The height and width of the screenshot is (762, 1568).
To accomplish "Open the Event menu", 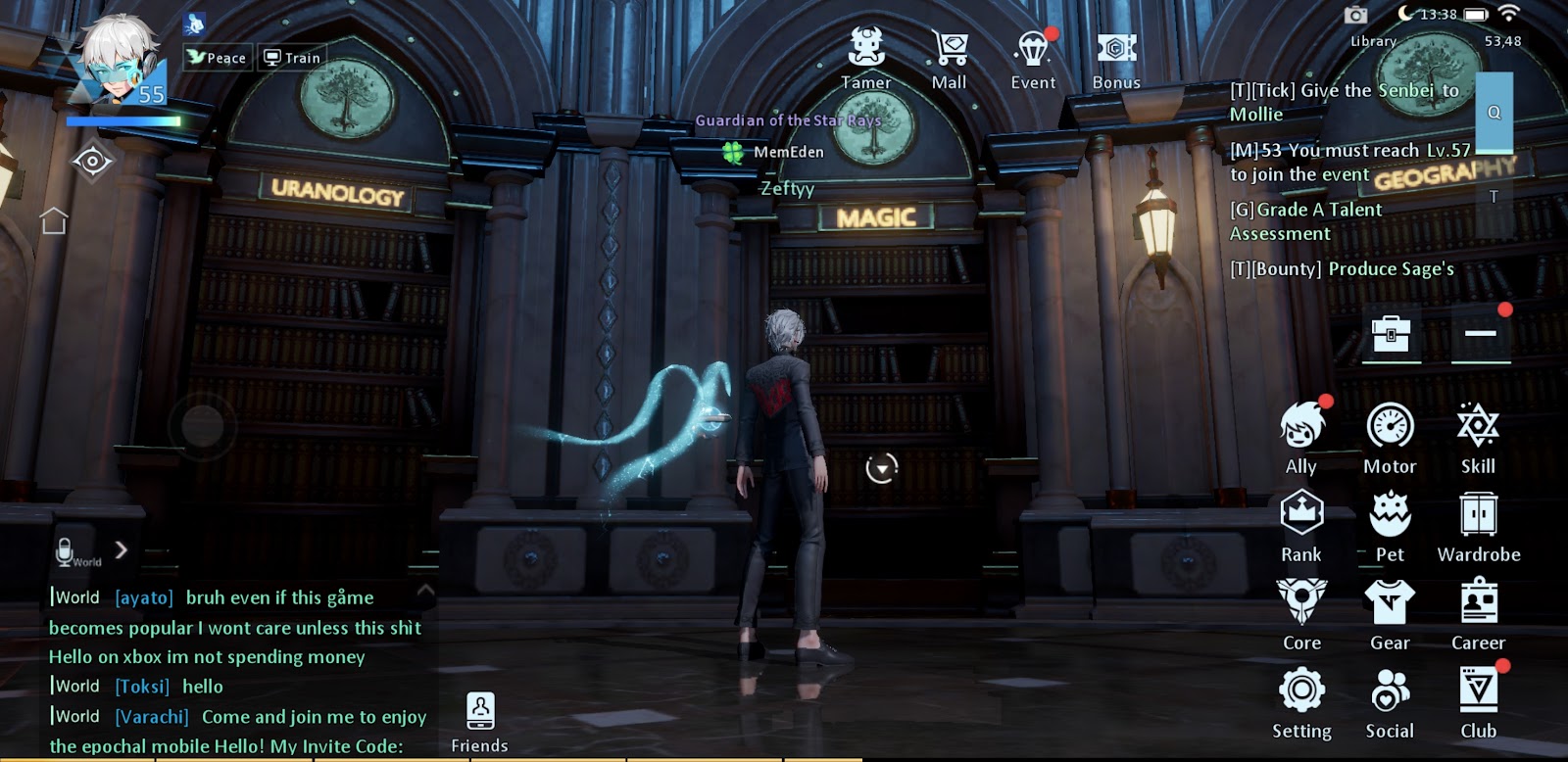I will [1033, 58].
